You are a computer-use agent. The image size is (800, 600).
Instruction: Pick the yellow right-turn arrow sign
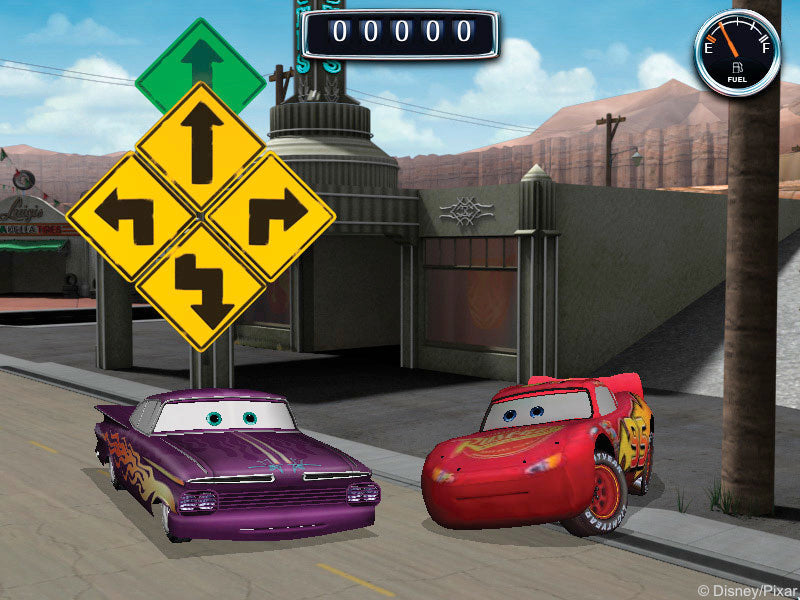pos(271,214)
